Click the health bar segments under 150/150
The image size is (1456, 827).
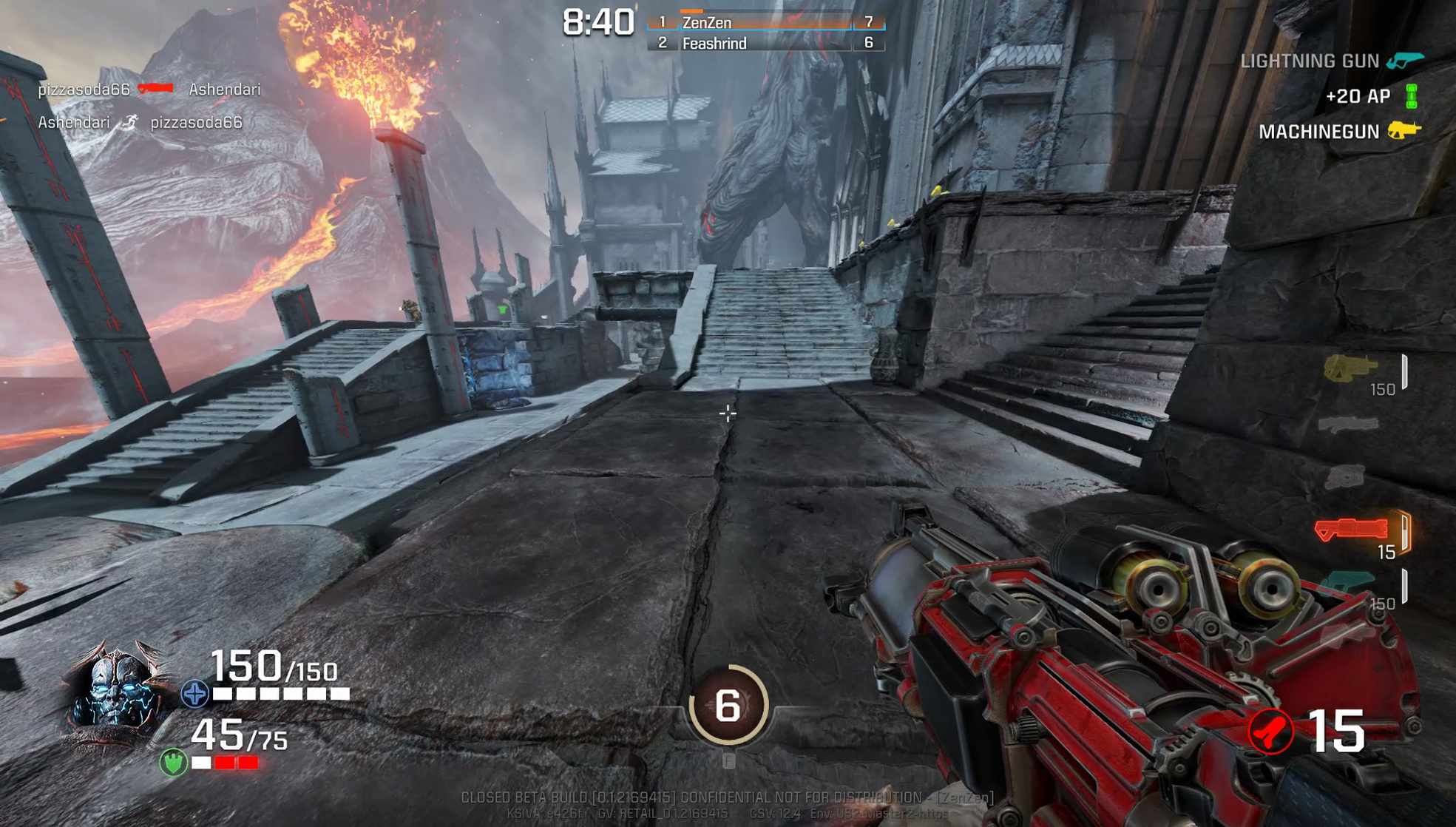click(277, 694)
